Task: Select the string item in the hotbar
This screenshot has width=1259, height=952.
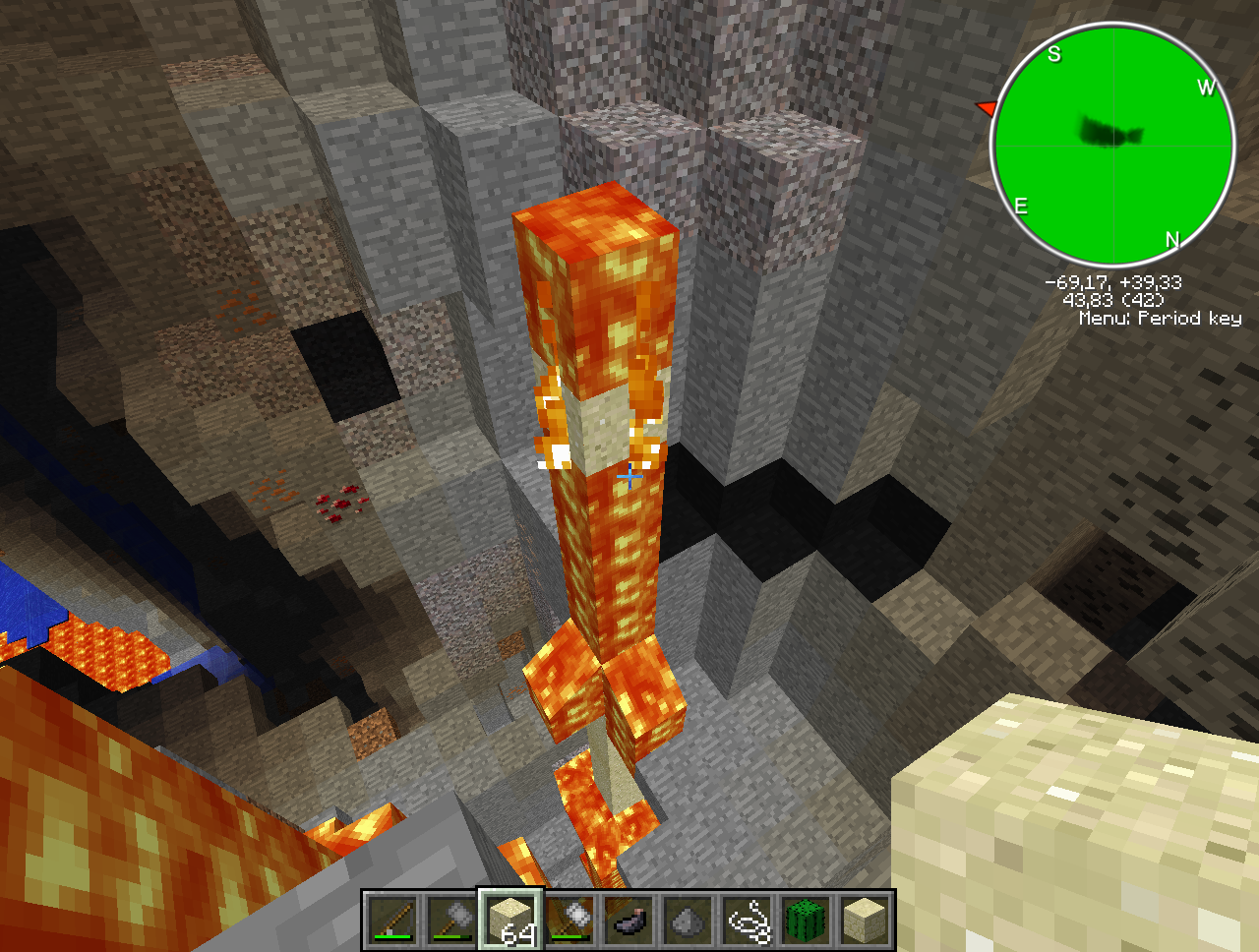Action: point(748,921)
